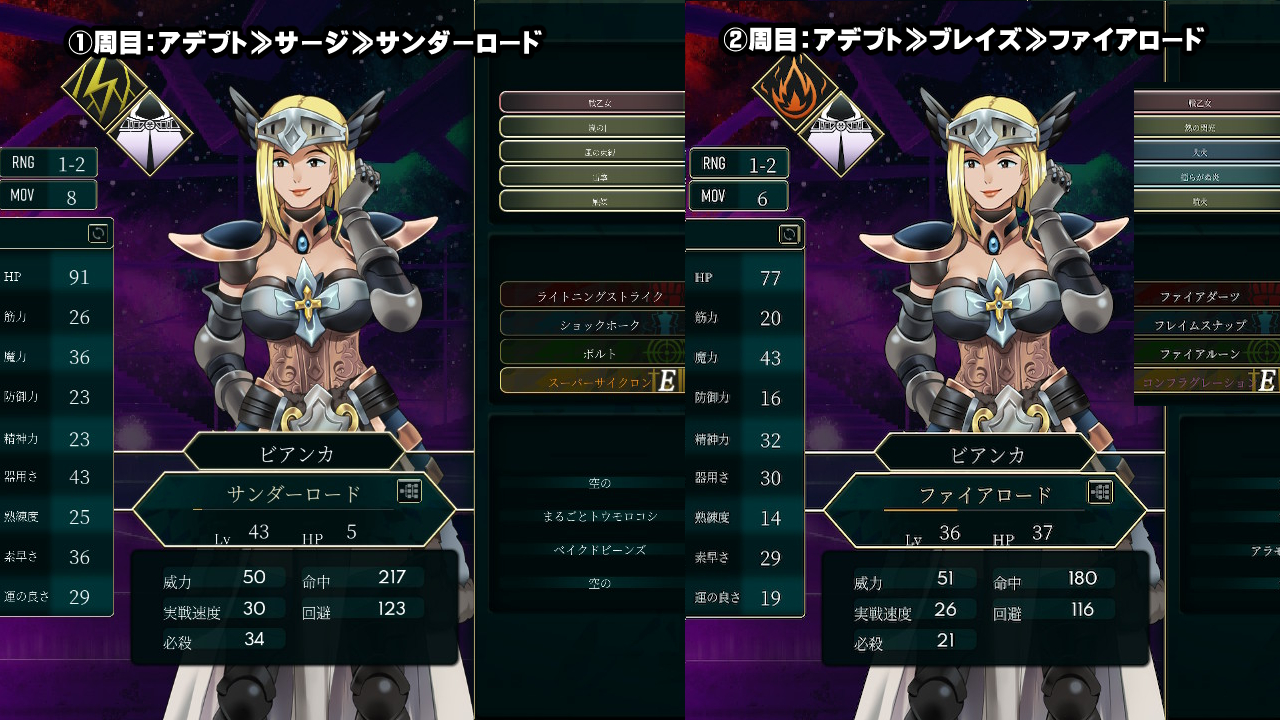Open the grid icon beside ファイアロード
The height and width of the screenshot is (720, 1280).
tap(1100, 492)
